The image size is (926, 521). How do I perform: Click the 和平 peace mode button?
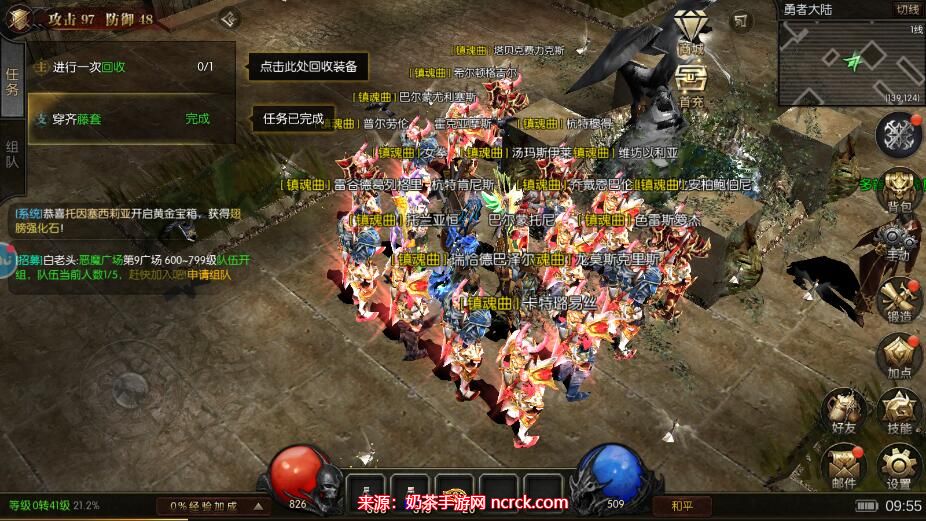point(682,506)
